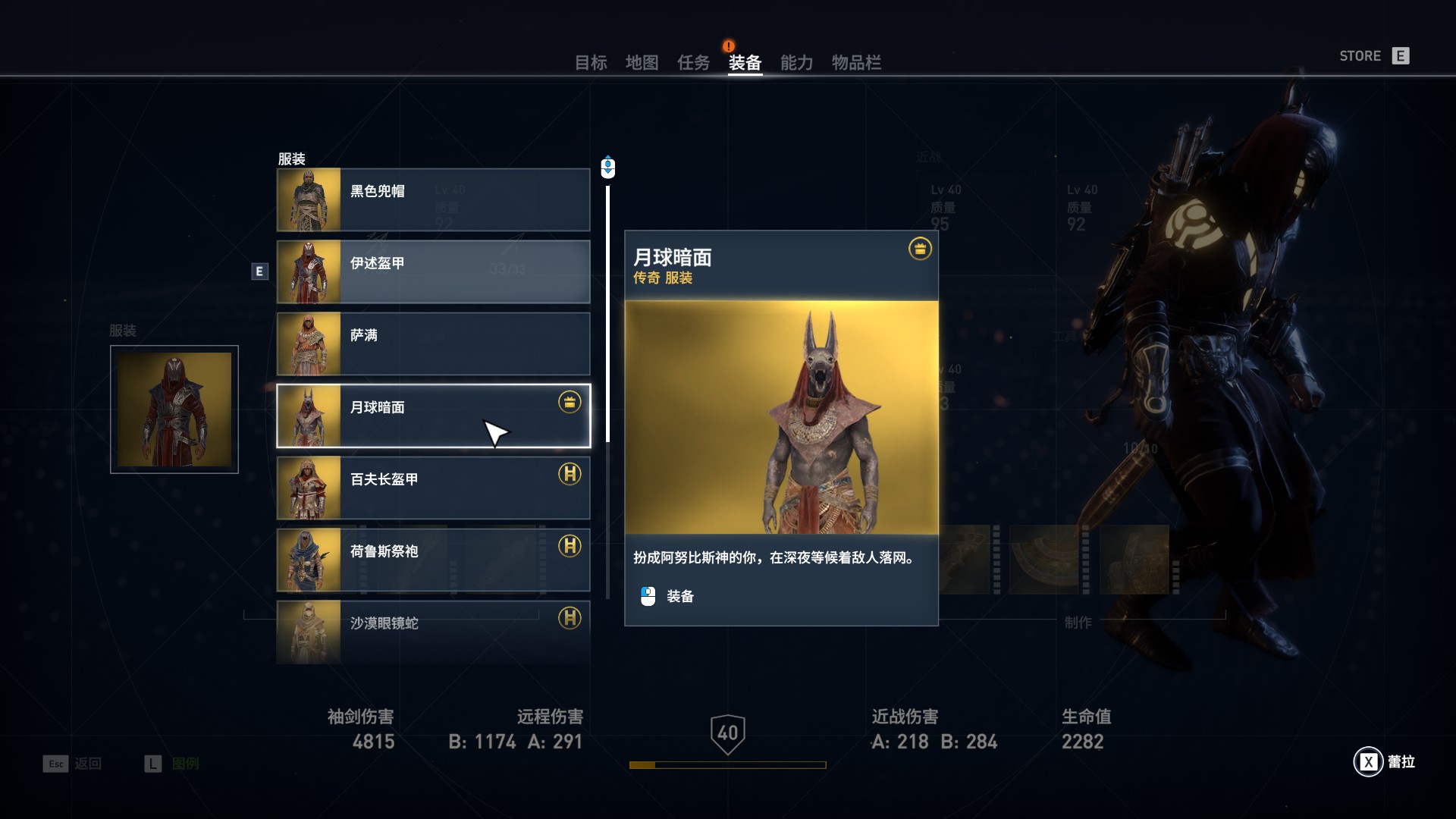Select the 伊述盔甲 outfit row
This screenshot has width=1456, height=819.
433,271
